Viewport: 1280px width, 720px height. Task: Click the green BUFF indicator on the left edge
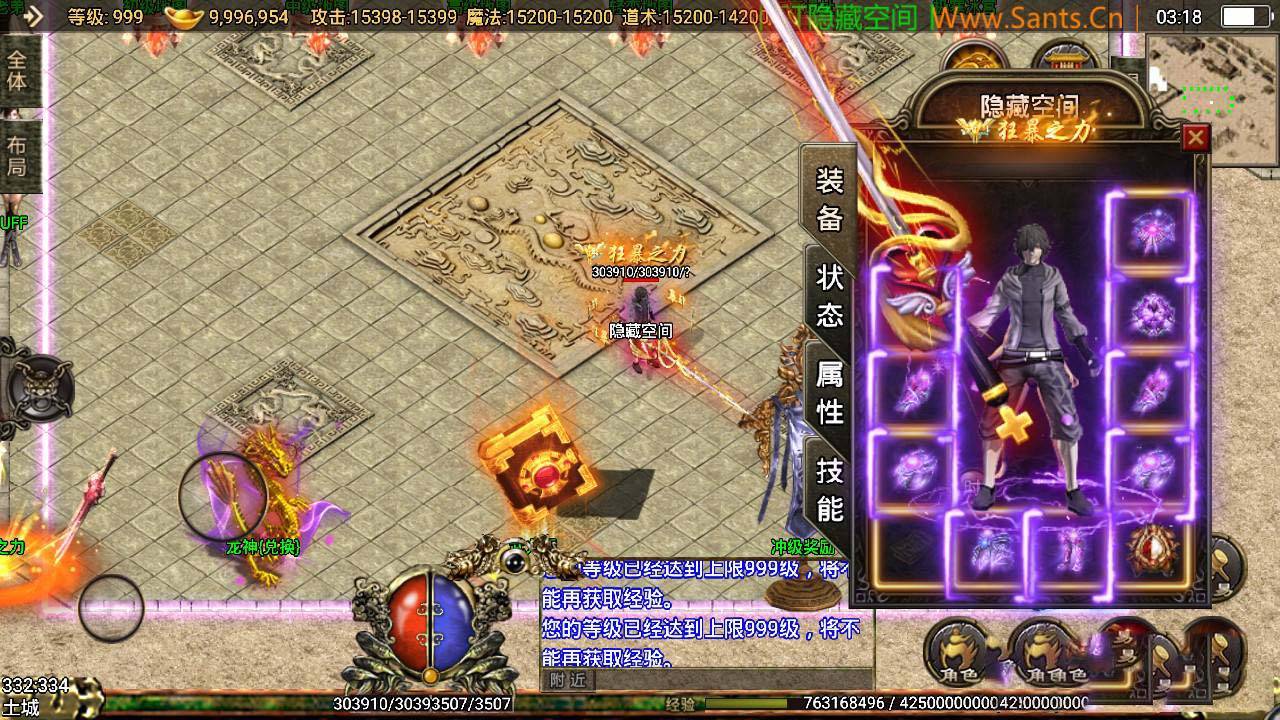[x=12, y=220]
